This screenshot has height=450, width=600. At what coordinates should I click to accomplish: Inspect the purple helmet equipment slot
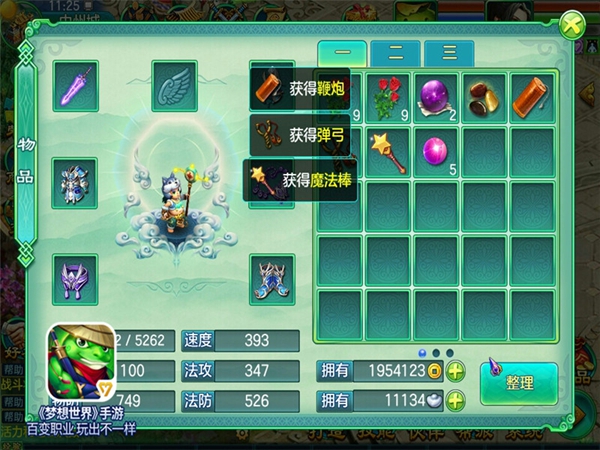click(76, 277)
